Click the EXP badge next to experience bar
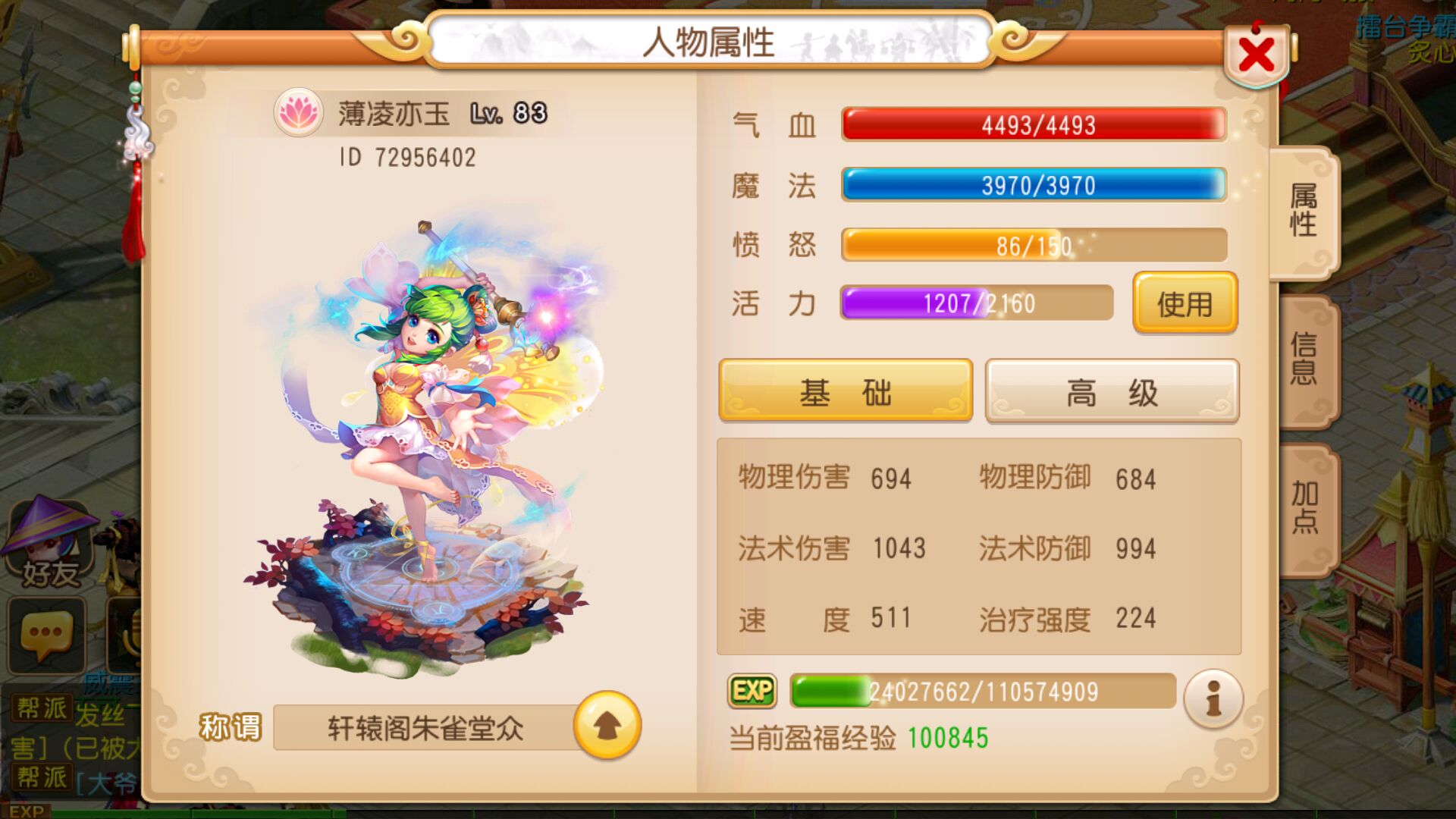The height and width of the screenshot is (819, 1456). click(x=752, y=690)
